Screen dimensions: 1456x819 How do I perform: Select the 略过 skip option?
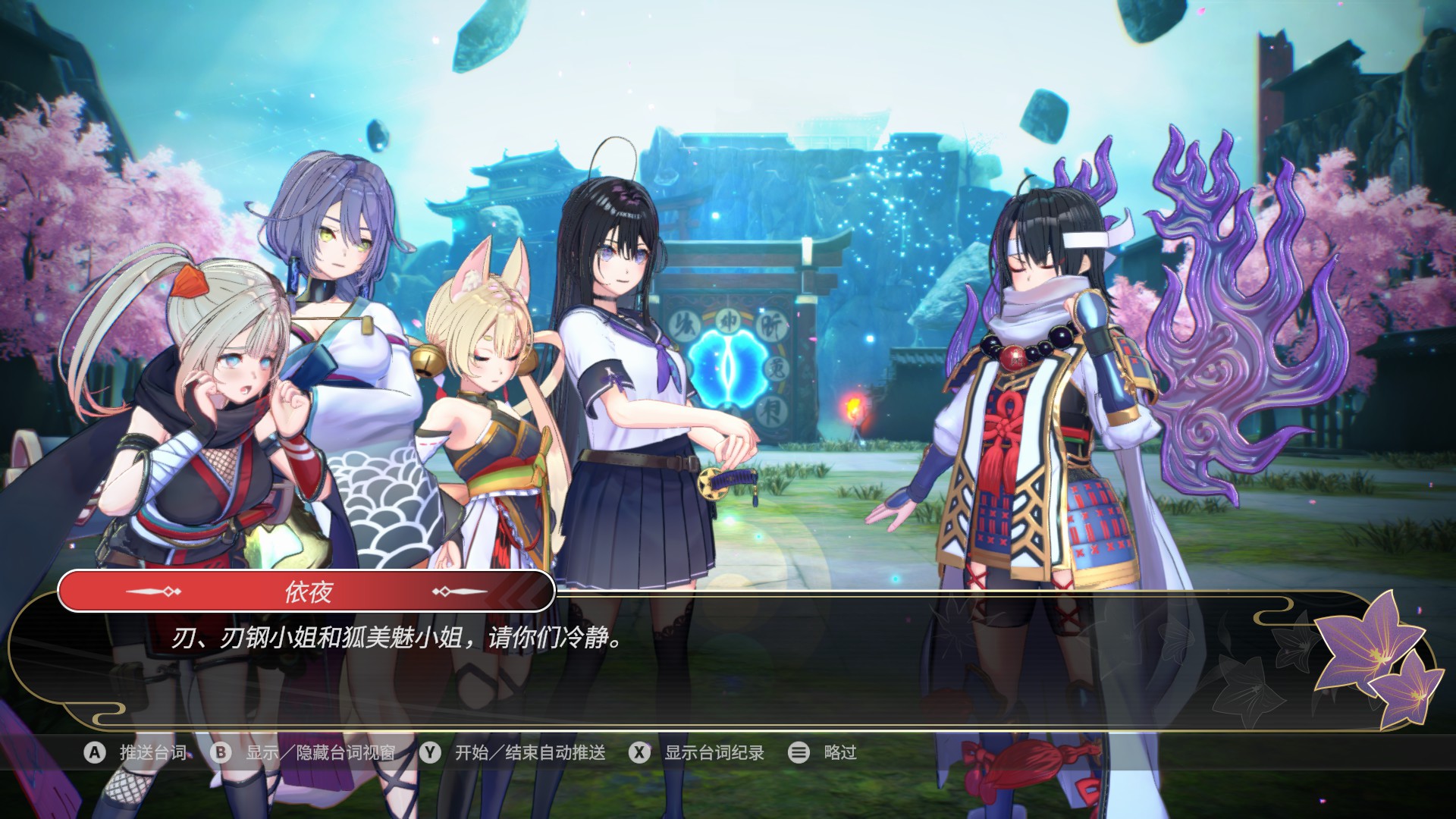click(x=839, y=752)
